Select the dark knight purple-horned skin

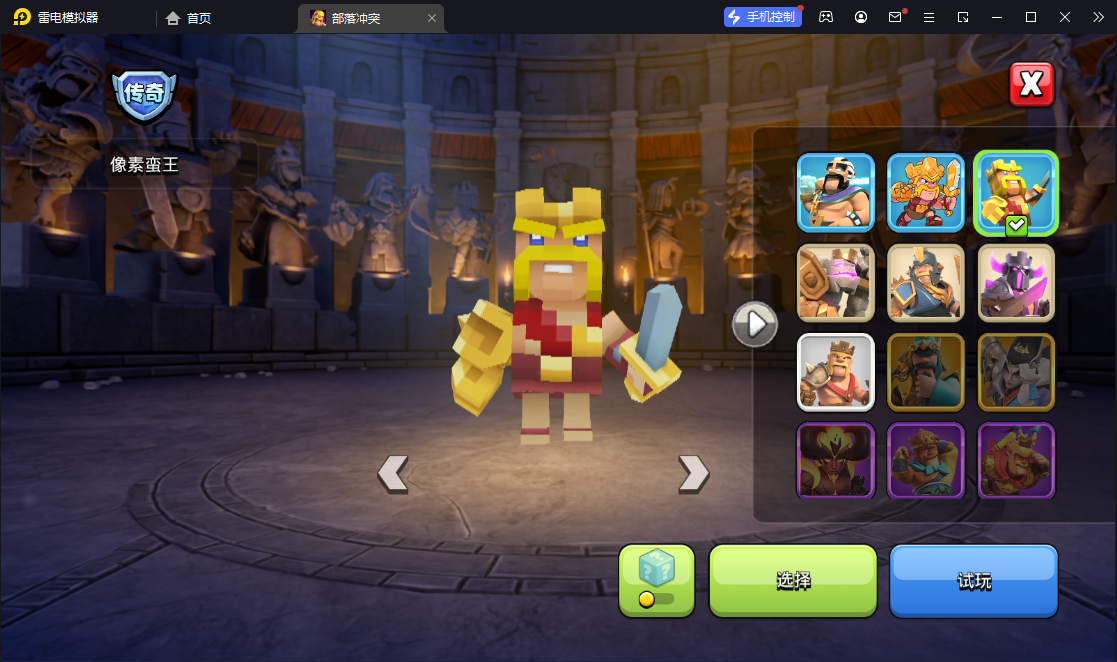tap(1016, 282)
